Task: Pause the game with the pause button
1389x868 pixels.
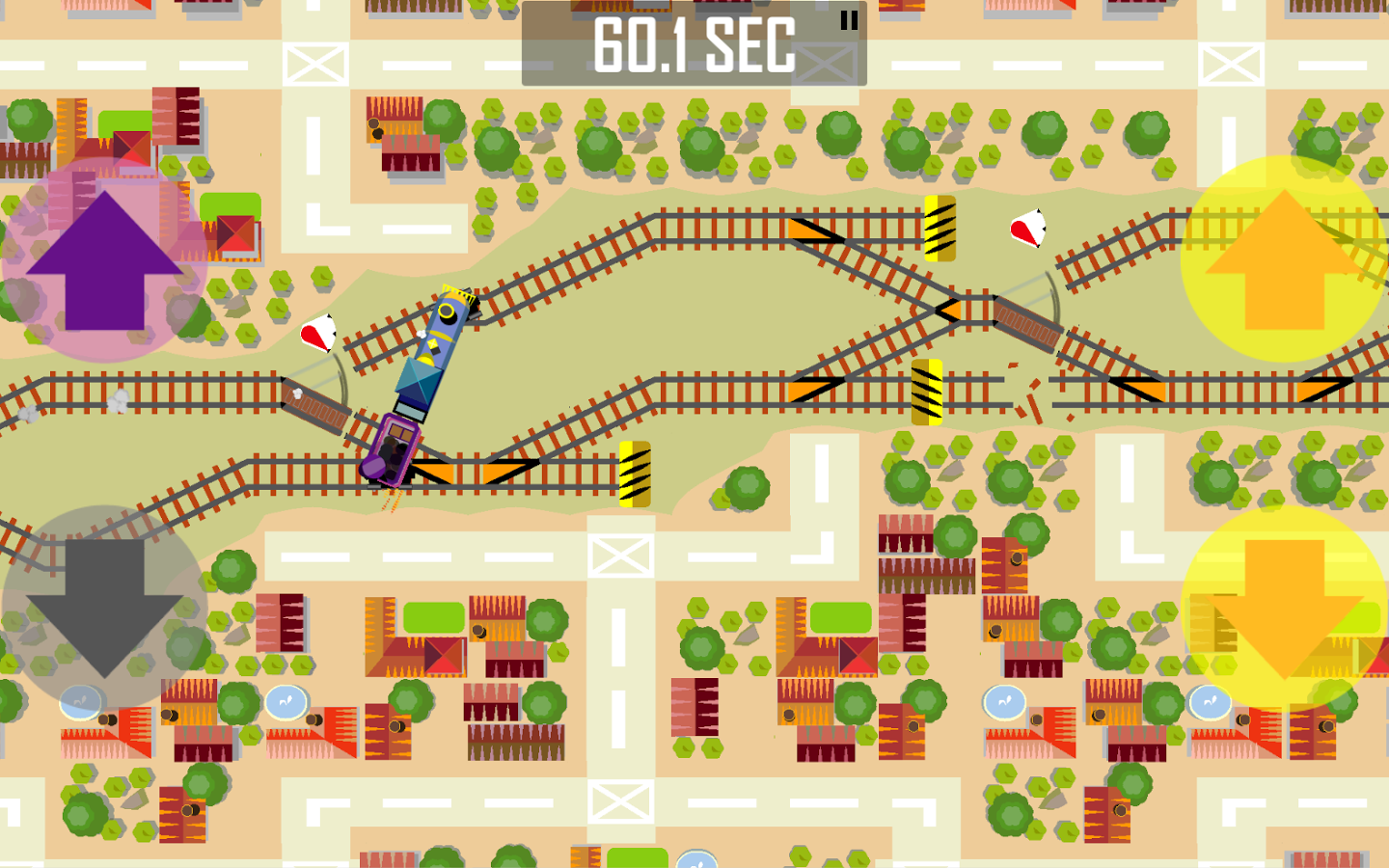Action: (847, 21)
